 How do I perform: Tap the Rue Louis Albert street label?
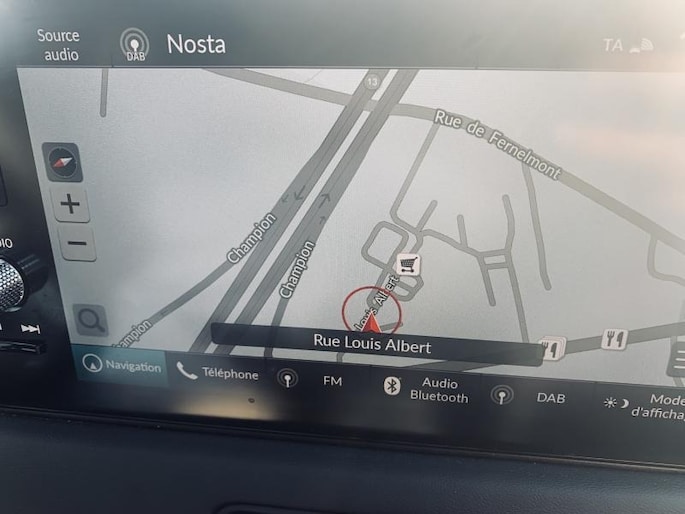coord(372,343)
